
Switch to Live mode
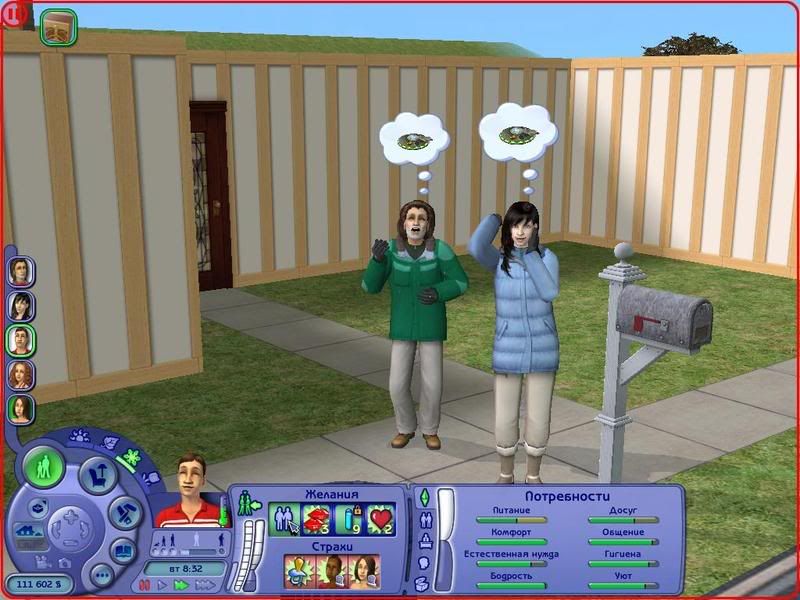(44, 467)
